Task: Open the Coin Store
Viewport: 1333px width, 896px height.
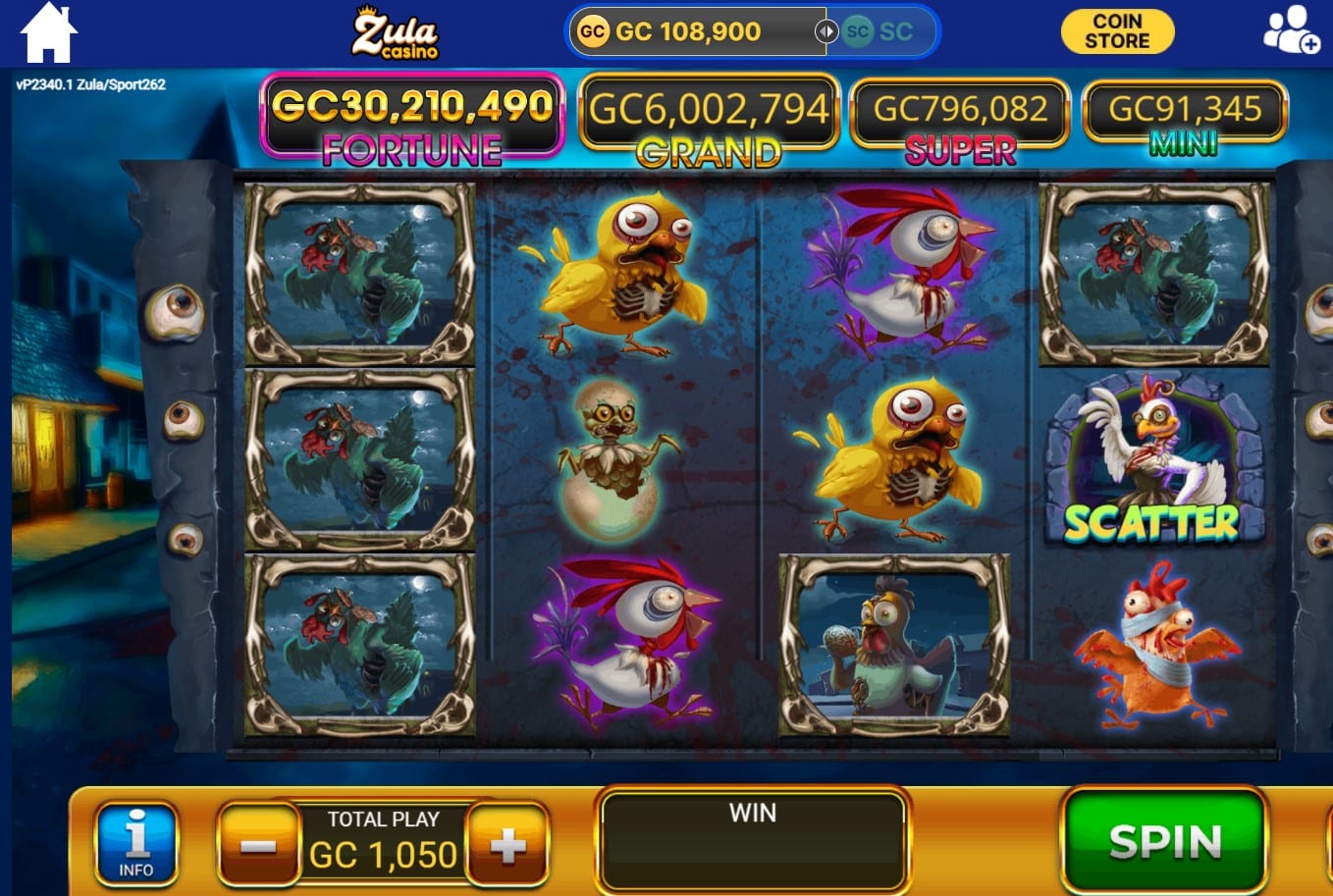Action: [x=1117, y=31]
